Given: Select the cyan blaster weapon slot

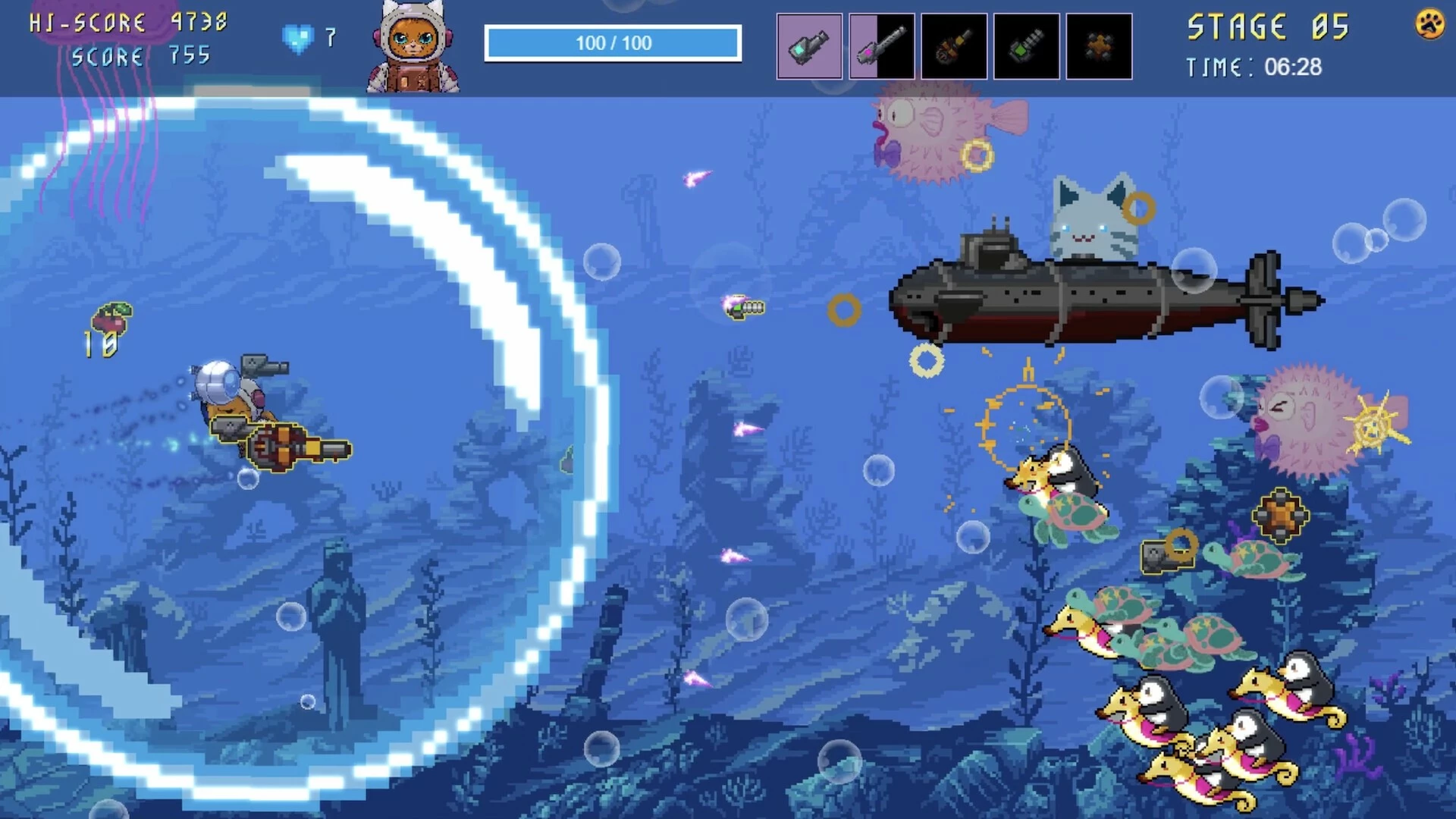Looking at the screenshot, I should click(x=809, y=46).
